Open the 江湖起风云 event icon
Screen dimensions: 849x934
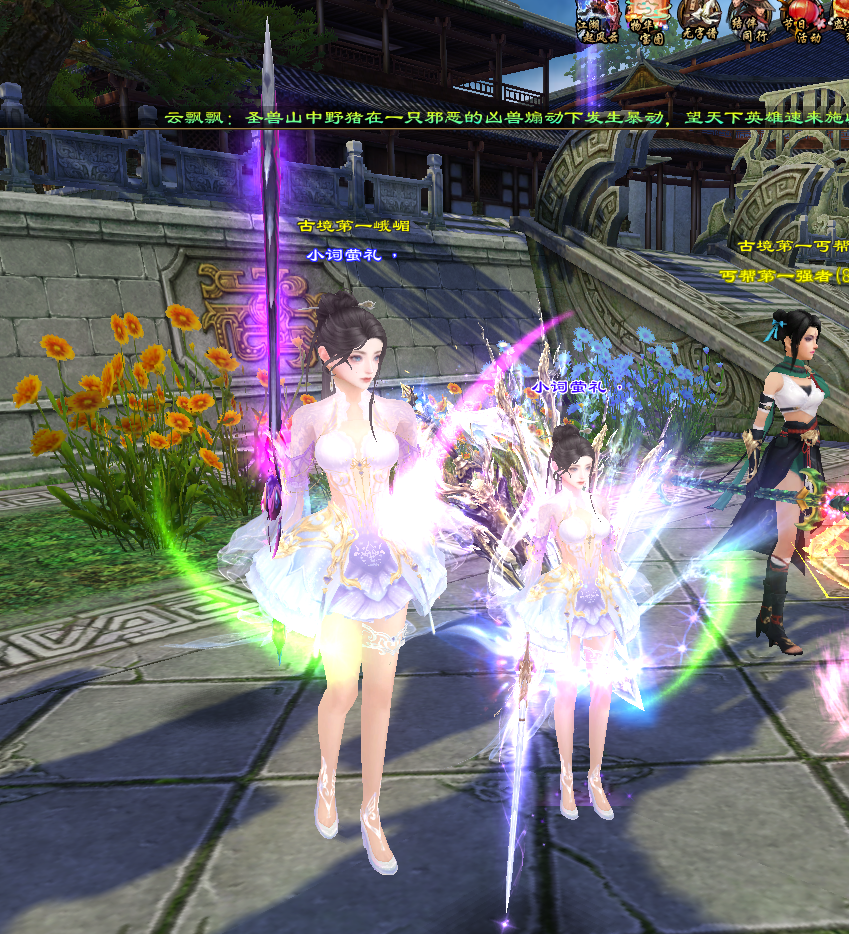(x=598, y=21)
